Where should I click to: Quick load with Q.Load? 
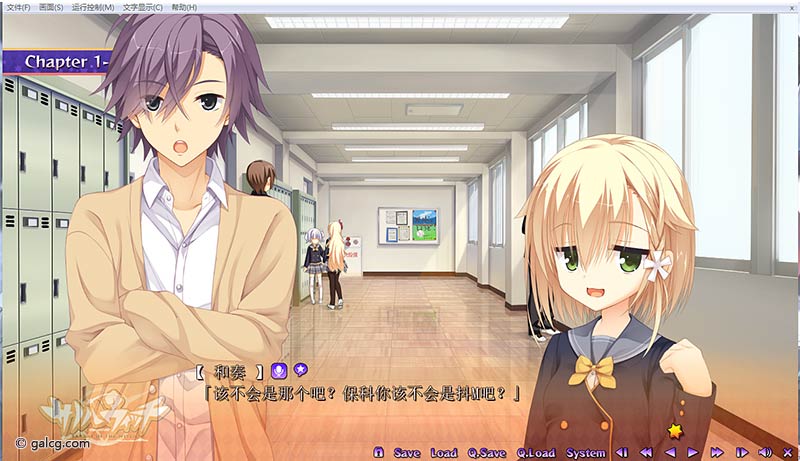[536, 453]
